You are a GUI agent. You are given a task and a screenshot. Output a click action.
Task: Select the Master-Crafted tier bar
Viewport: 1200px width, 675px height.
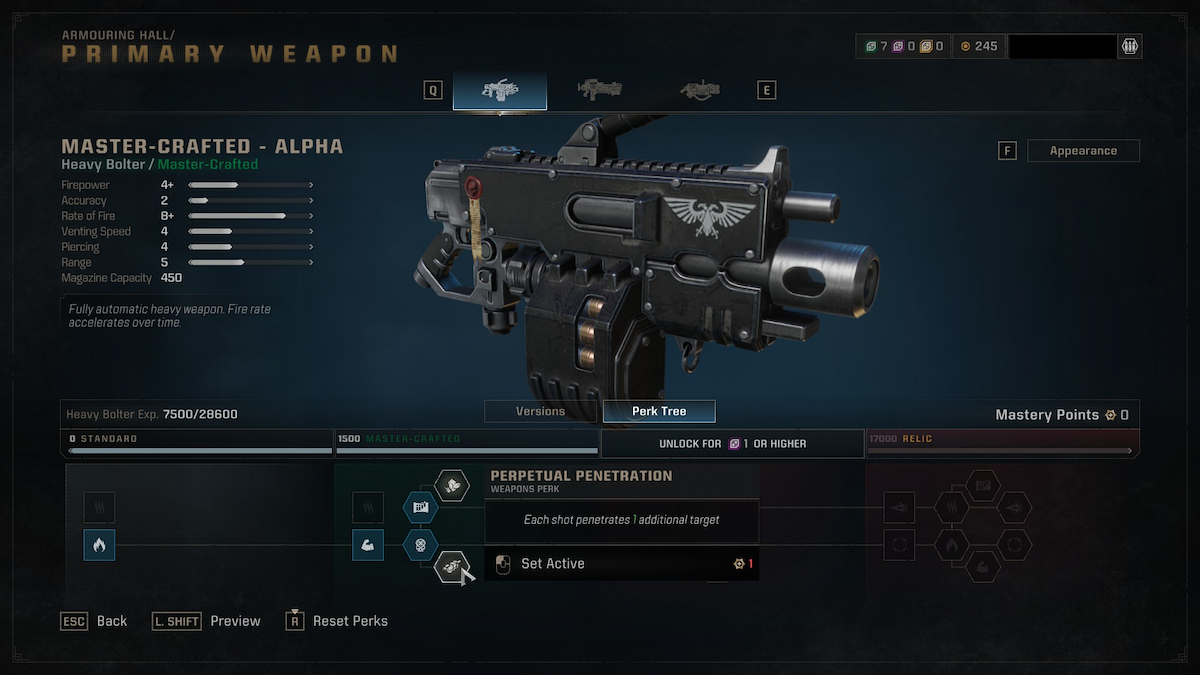pyautogui.click(x=467, y=444)
